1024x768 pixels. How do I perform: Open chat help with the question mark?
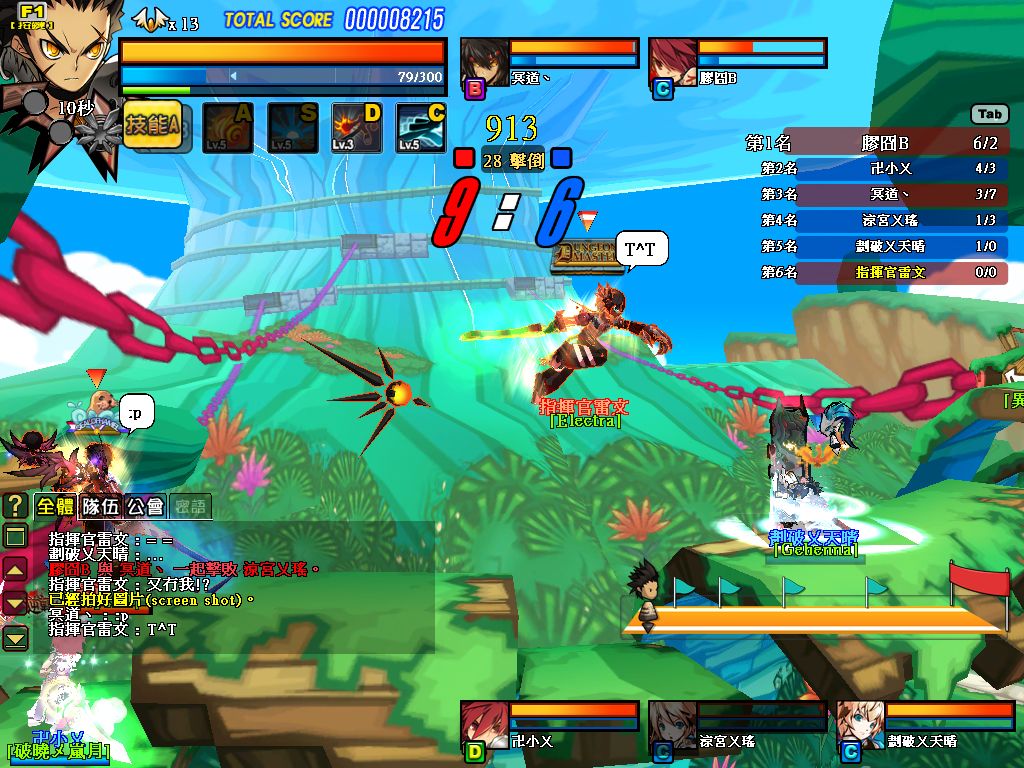point(15,506)
